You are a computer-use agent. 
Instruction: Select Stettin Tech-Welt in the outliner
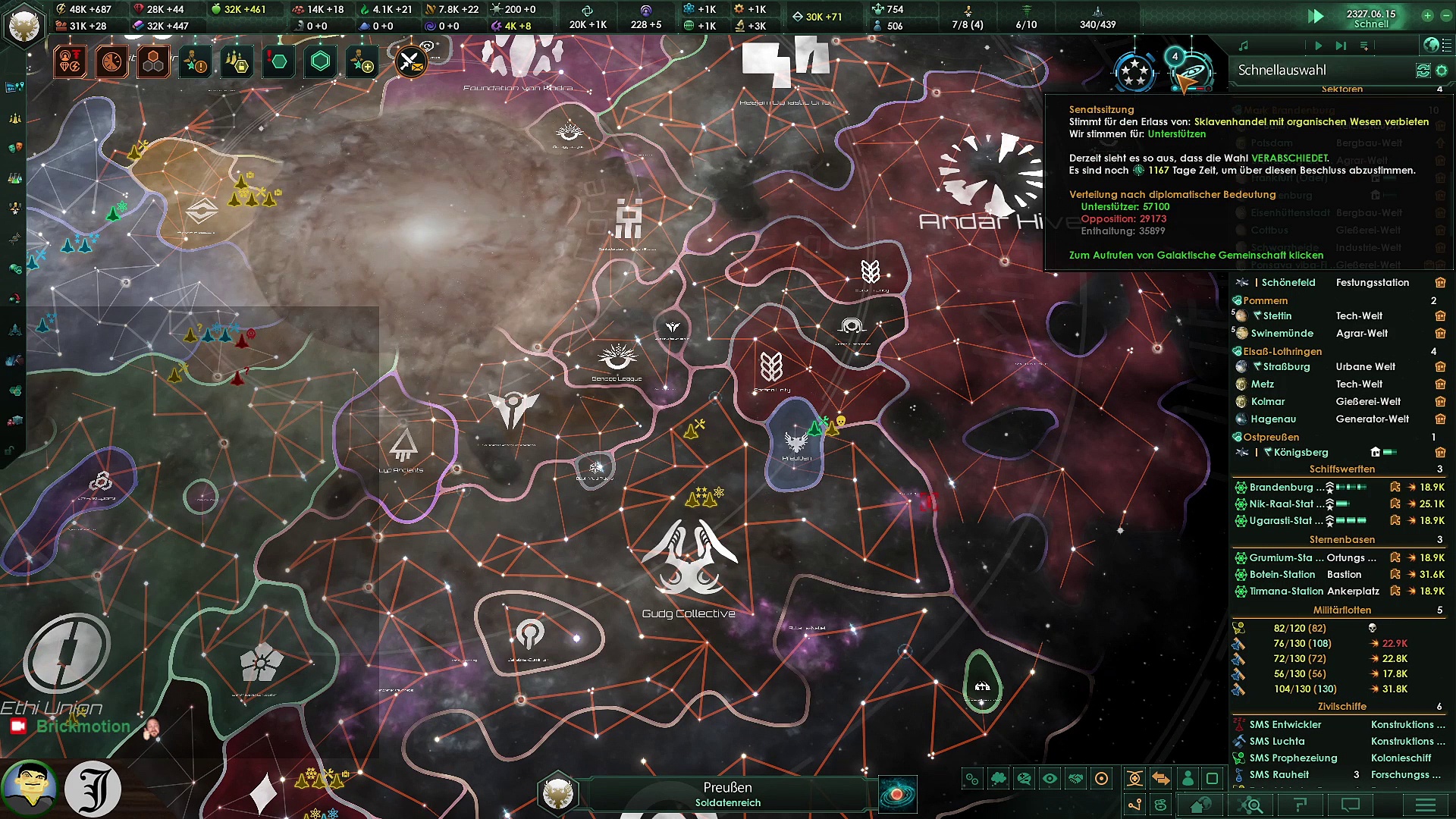(1277, 316)
